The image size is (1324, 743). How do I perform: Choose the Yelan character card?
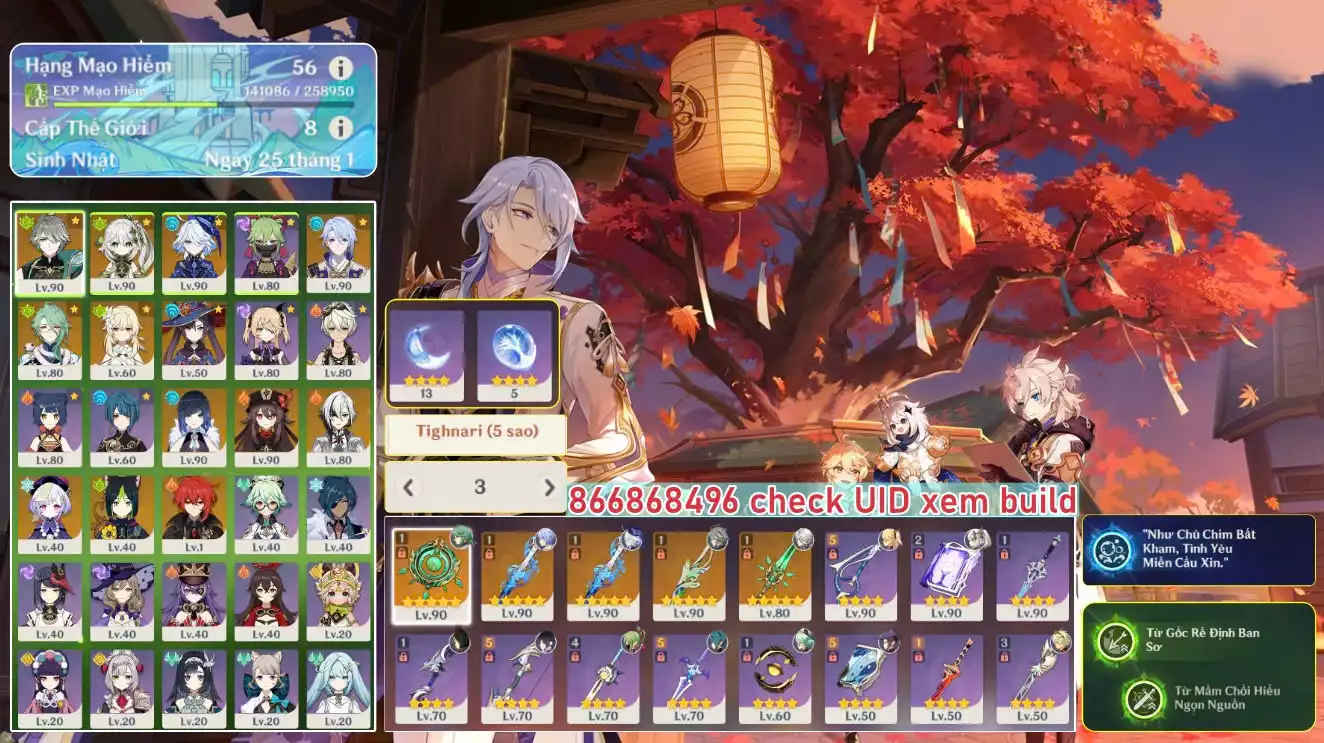coord(194,428)
